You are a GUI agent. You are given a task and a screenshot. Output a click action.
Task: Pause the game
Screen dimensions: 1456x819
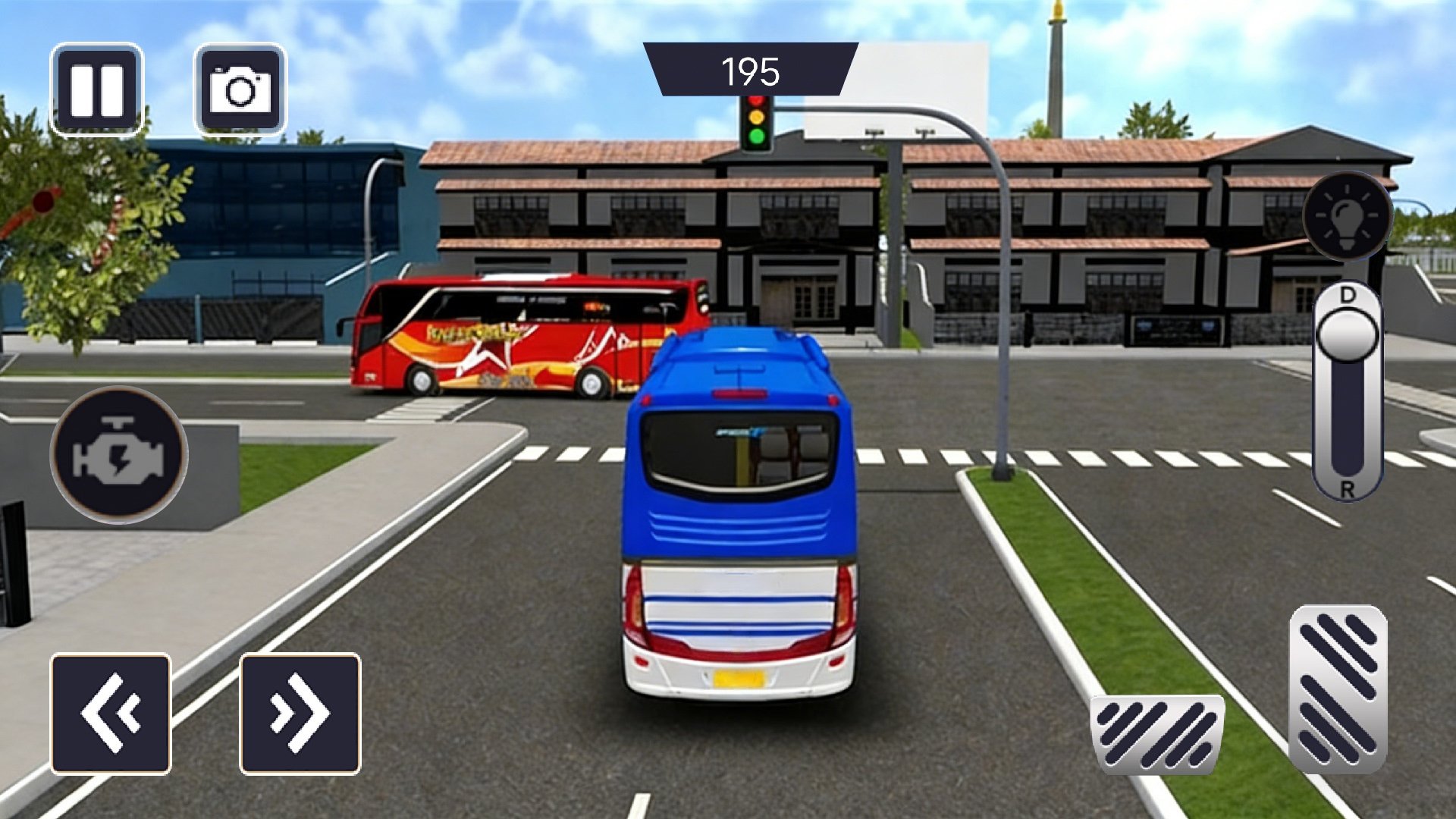coord(96,89)
